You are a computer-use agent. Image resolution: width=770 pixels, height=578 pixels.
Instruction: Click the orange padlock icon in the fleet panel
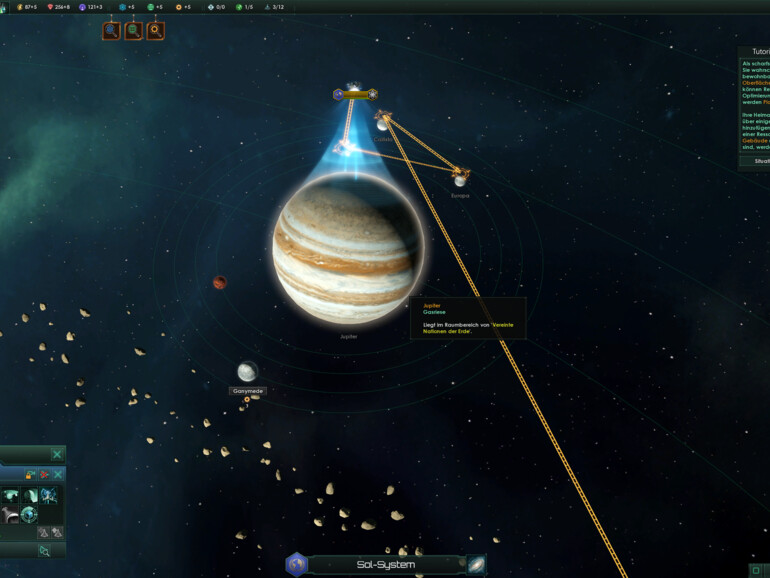click(28, 474)
